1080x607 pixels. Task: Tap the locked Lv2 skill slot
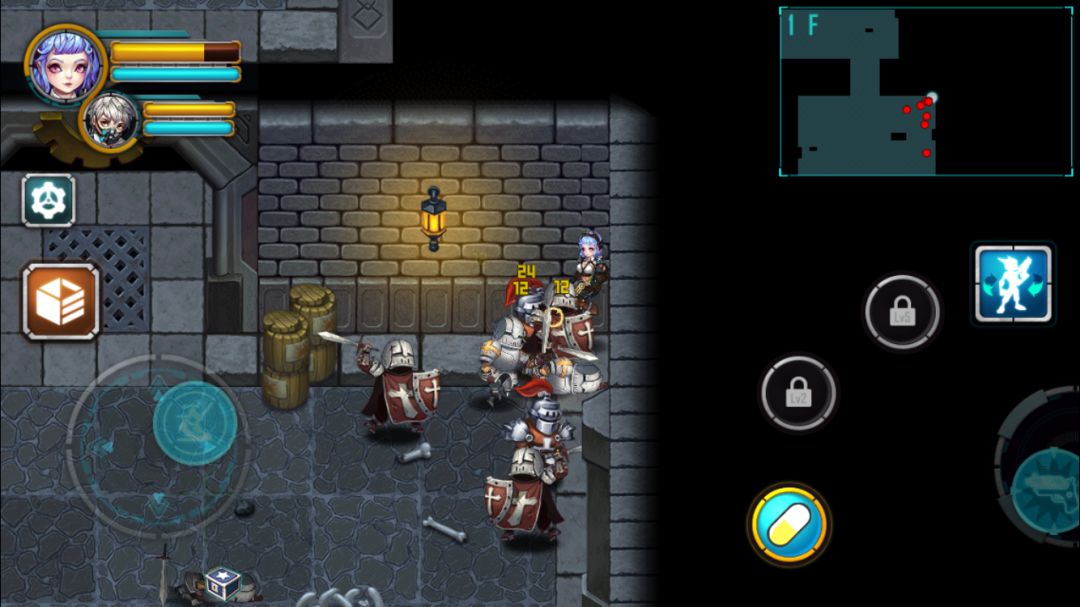[x=798, y=393]
